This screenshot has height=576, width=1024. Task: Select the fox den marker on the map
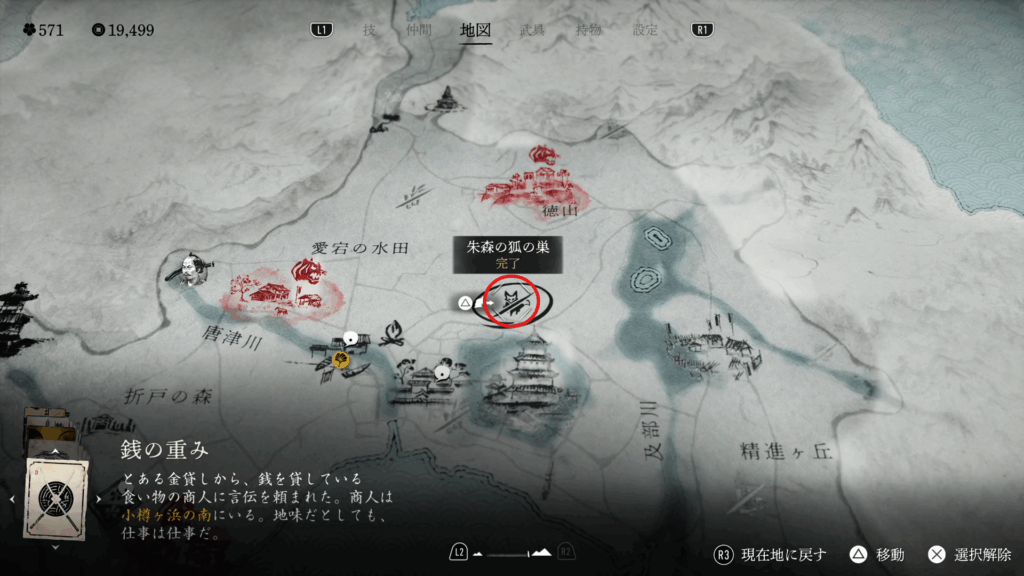pyautogui.click(x=510, y=301)
